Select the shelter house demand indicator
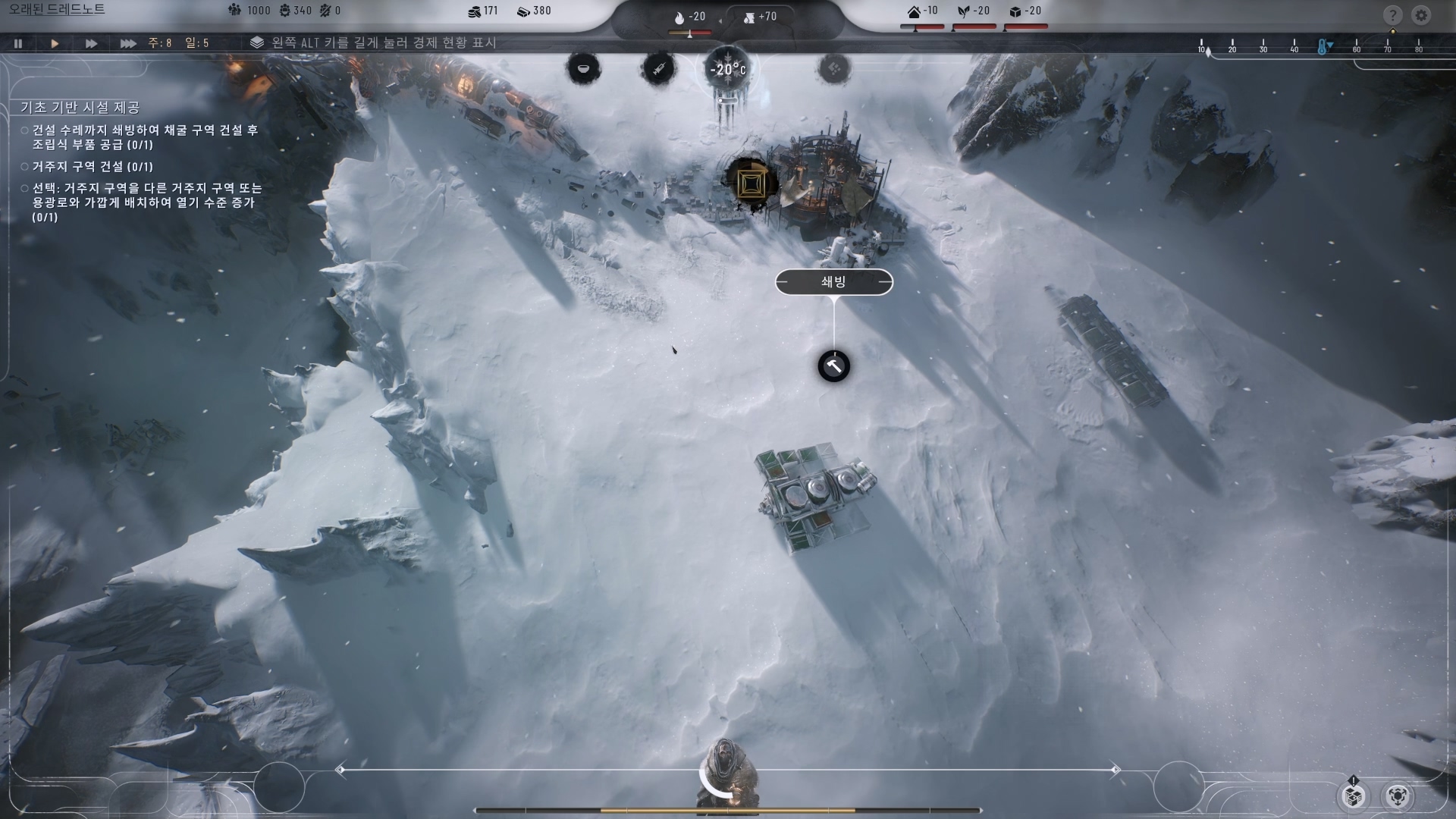 (922, 11)
